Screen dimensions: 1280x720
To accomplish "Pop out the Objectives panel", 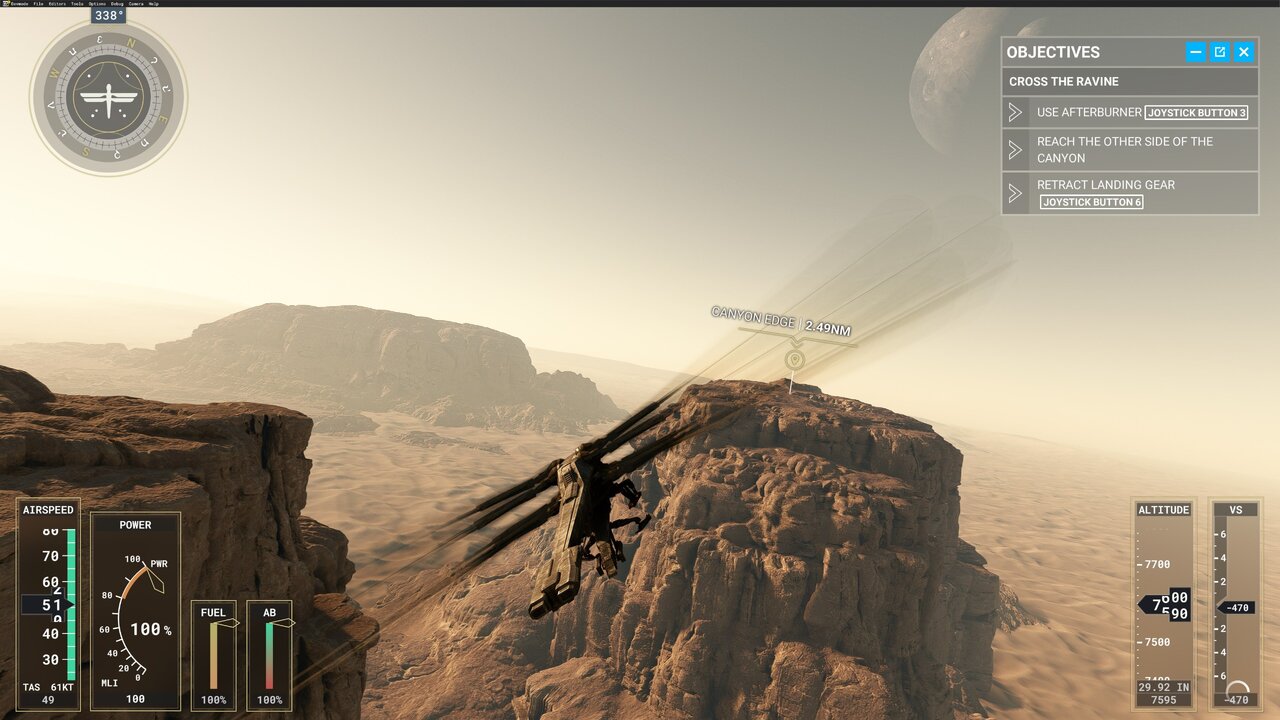I will (x=1220, y=52).
